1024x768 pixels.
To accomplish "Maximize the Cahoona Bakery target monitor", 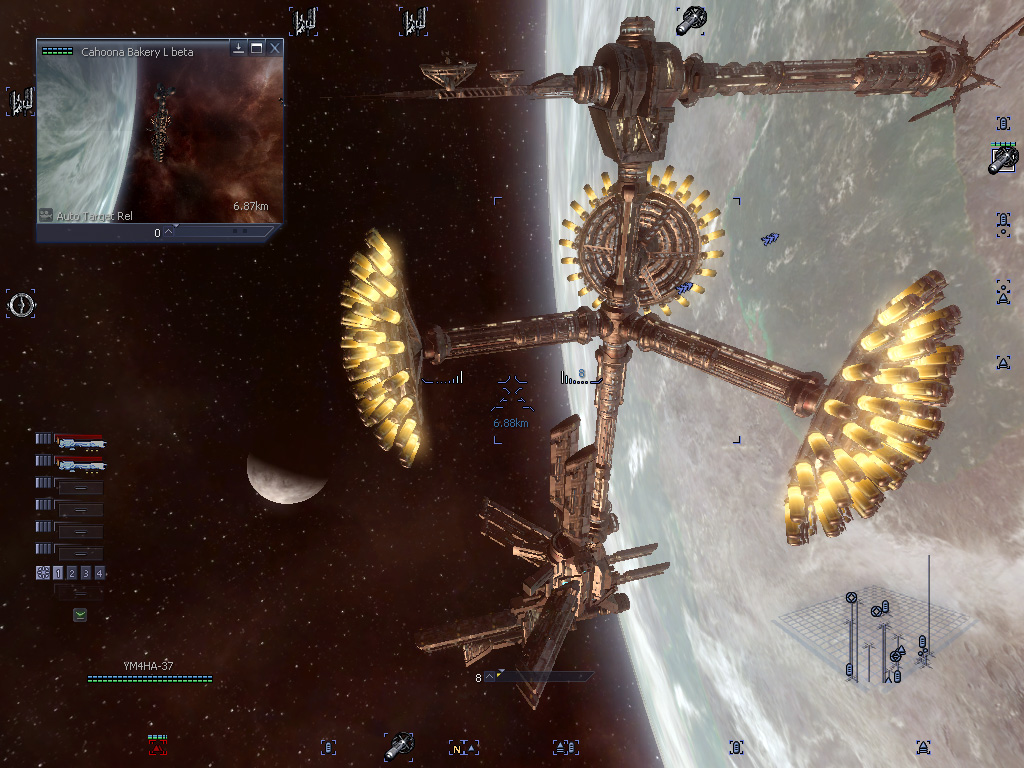I will click(x=257, y=47).
